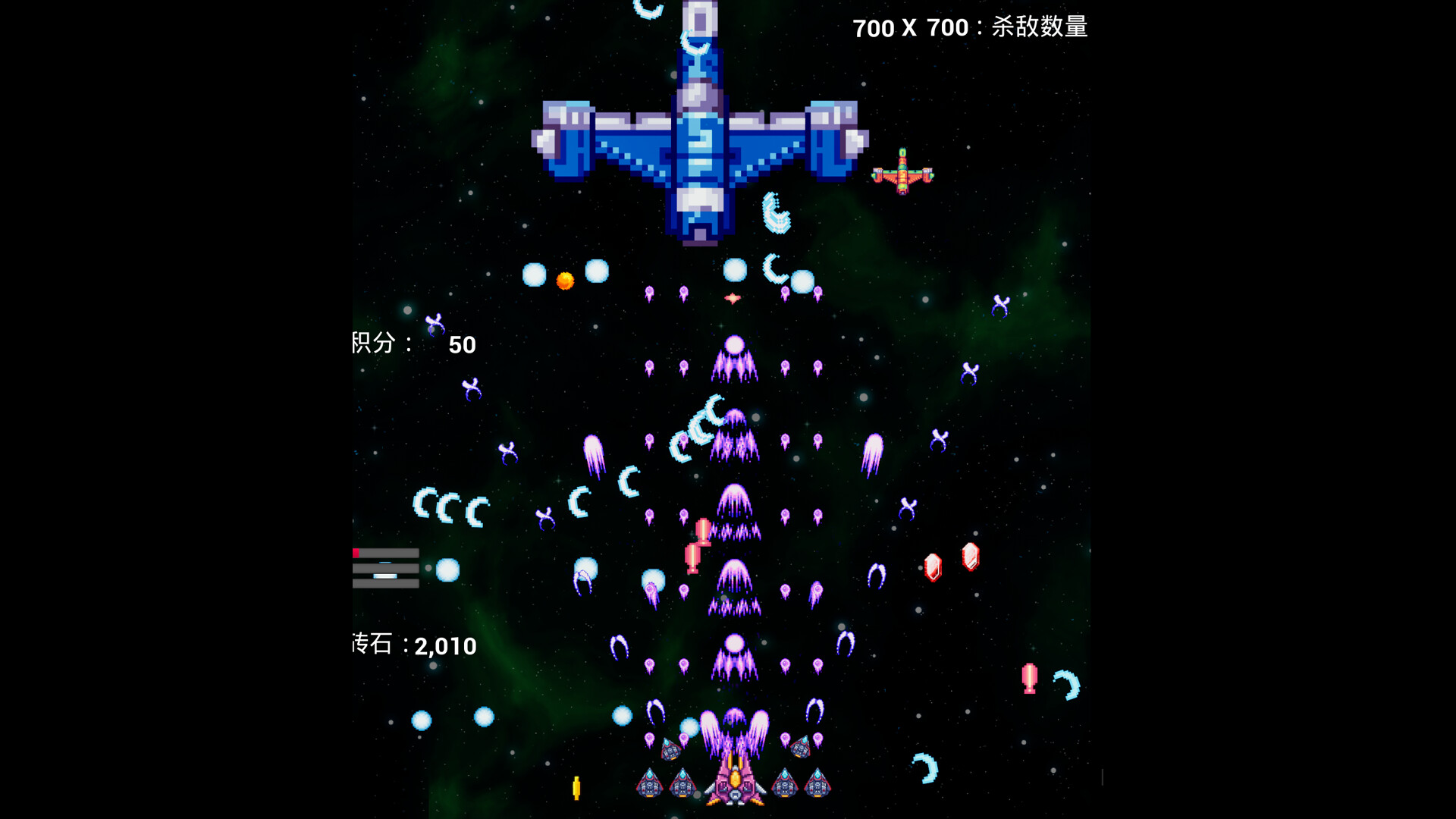Image resolution: width=1456 pixels, height=819 pixels.
Task: Click the middle gray stat bar with blue pill
Action: click(387, 567)
